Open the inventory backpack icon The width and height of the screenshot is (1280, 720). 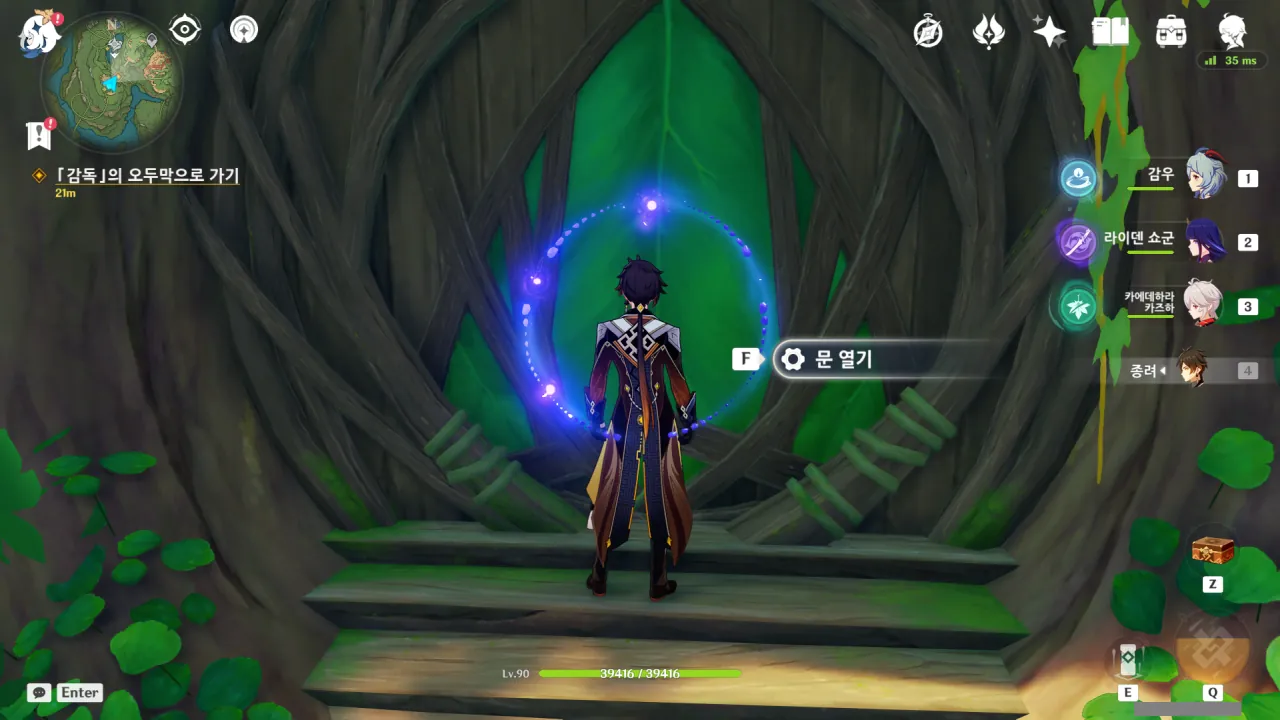(x=1171, y=32)
